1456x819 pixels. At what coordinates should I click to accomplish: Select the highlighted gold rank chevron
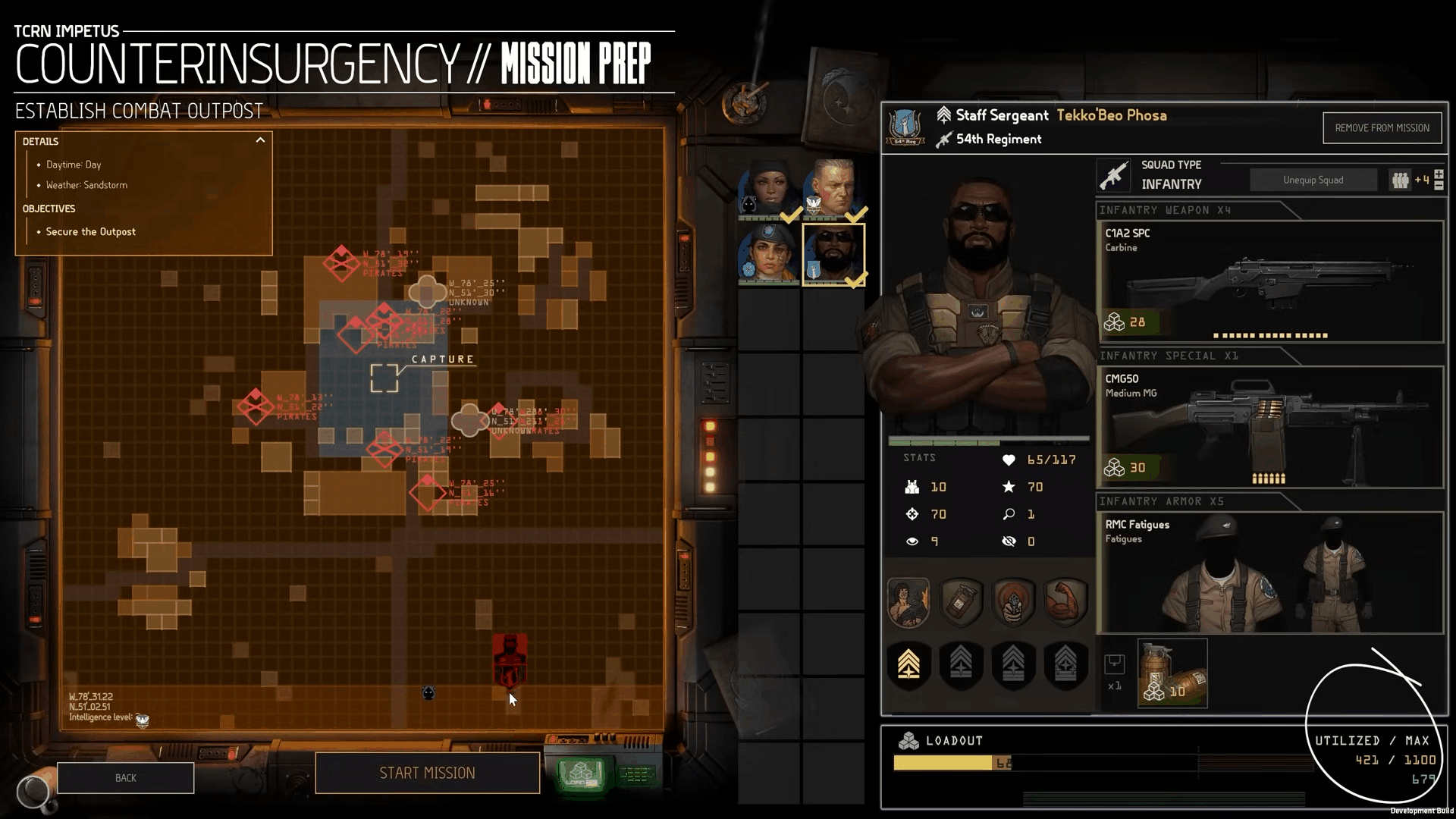coord(908,664)
